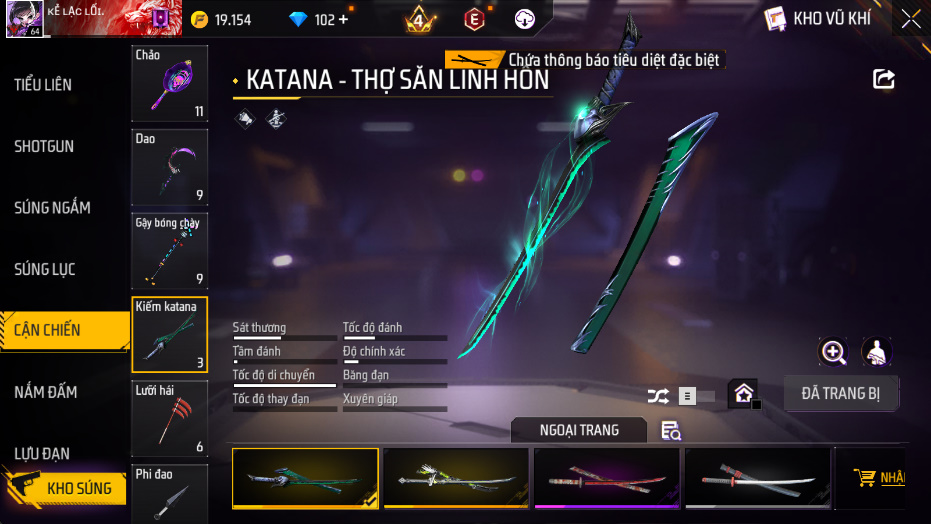Add more diamonds with the plus
Image resolution: width=931 pixels, height=524 pixels.
344,20
